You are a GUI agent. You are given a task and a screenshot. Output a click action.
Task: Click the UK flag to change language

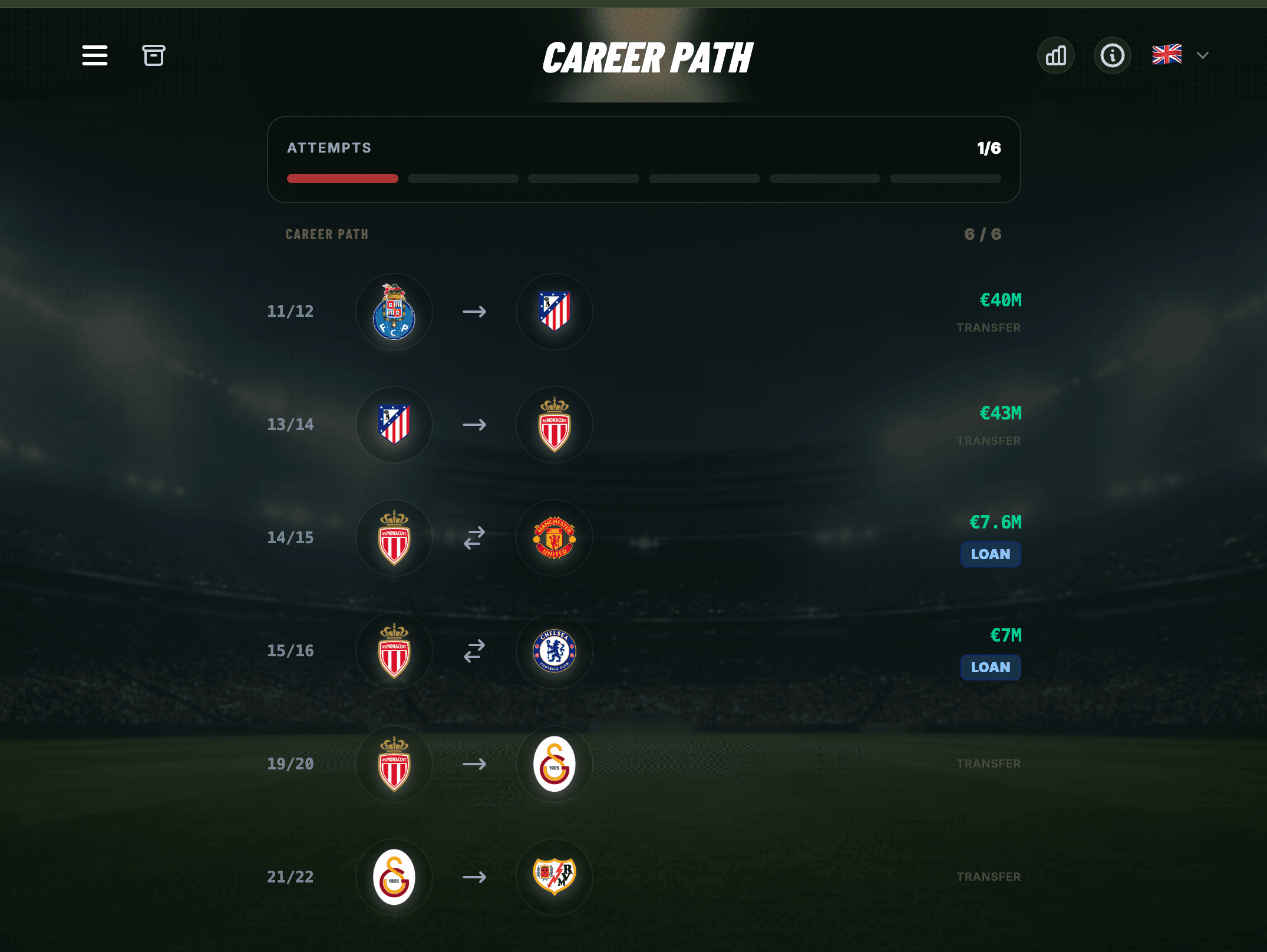[1167, 55]
